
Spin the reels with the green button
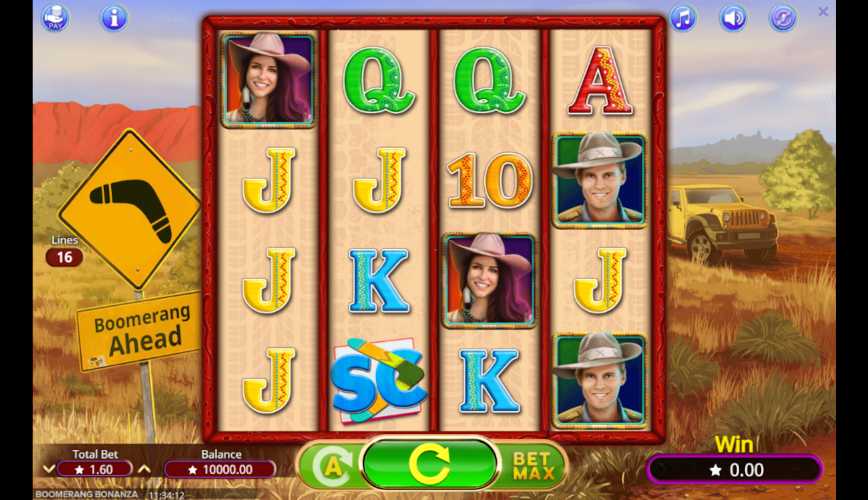430,464
